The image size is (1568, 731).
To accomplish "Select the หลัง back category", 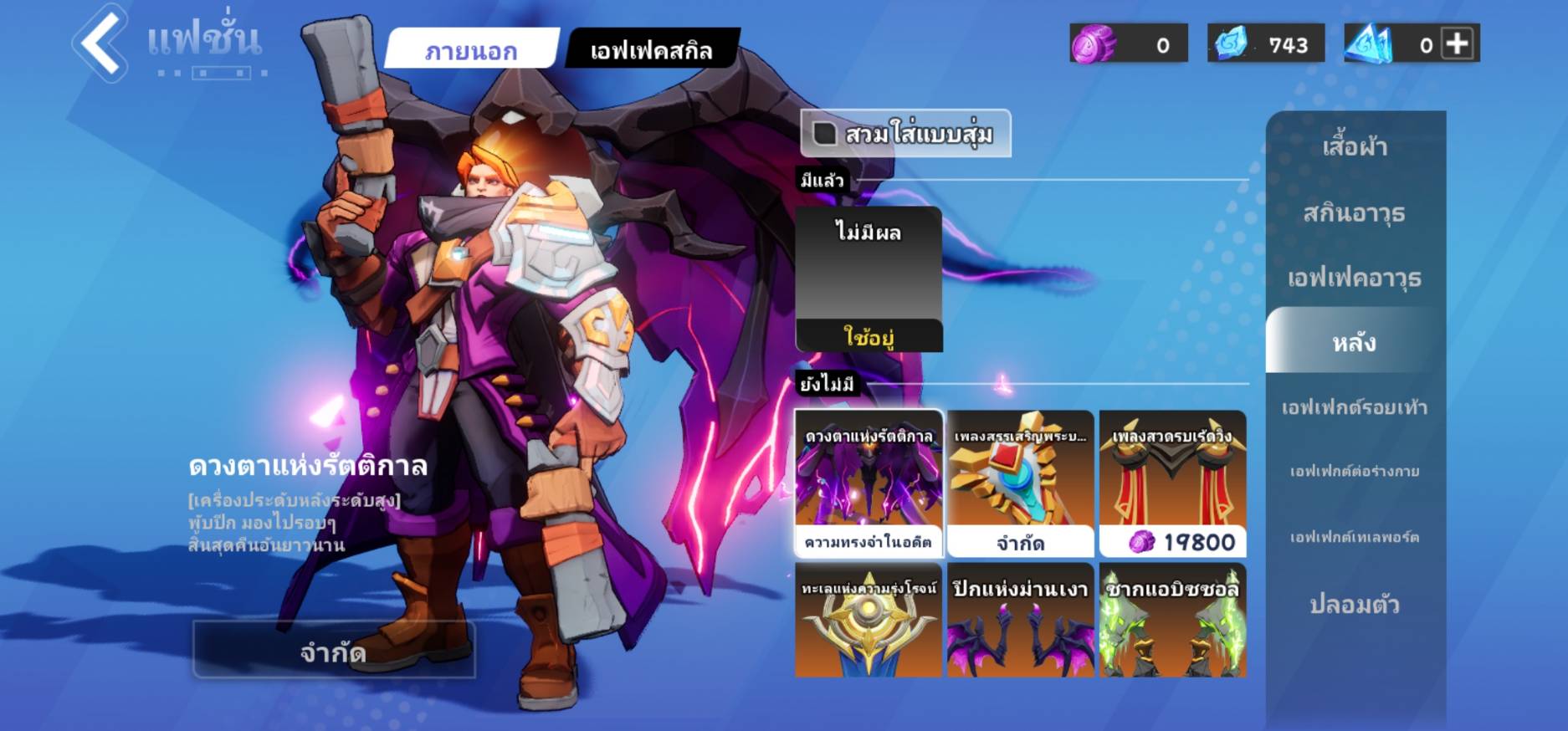I will [1355, 341].
